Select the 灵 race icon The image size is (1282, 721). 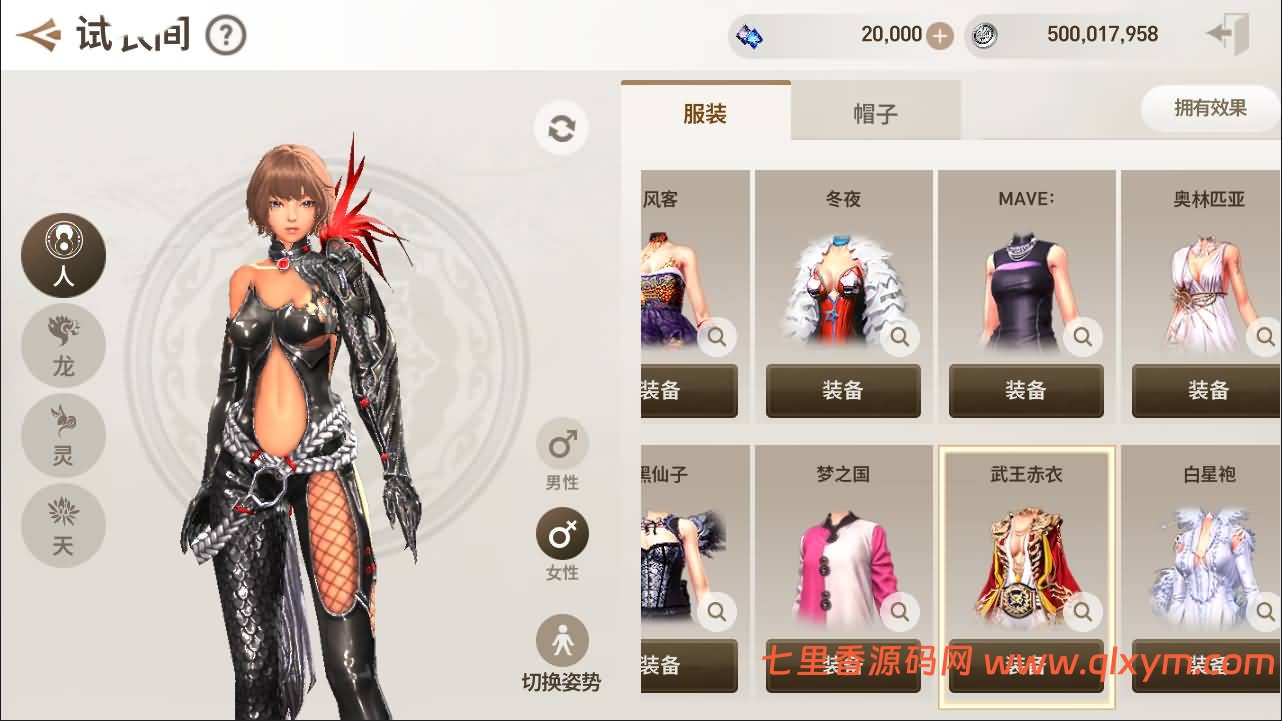pos(63,435)
